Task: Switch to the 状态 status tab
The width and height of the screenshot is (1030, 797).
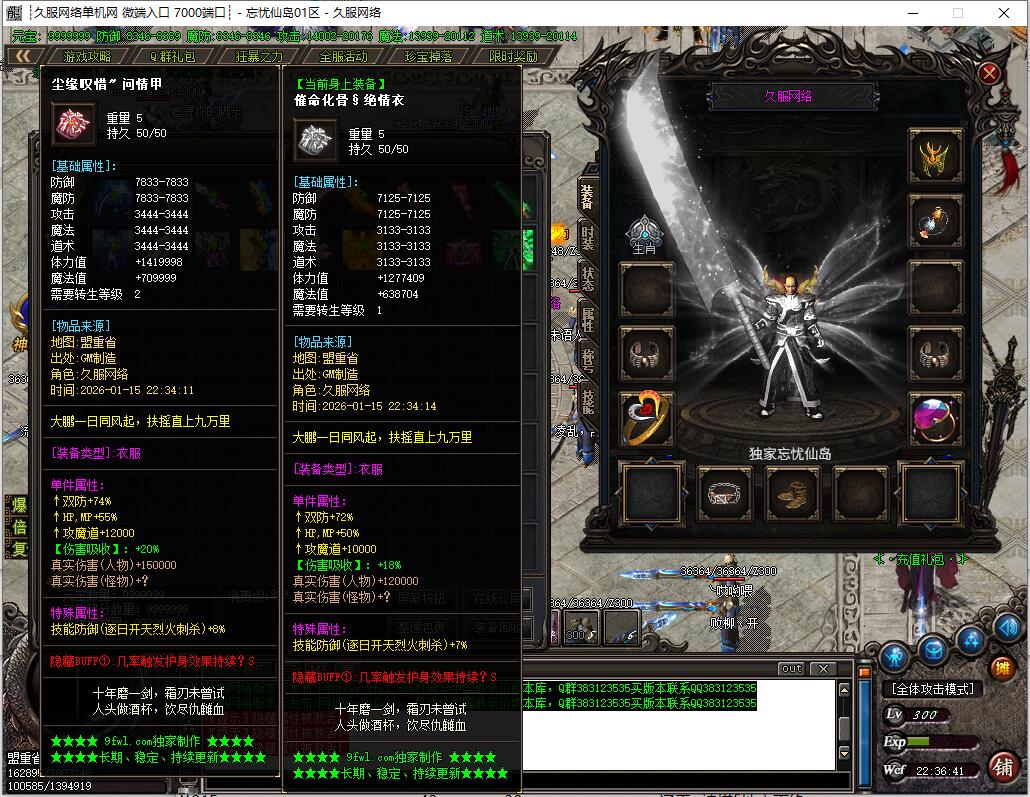Action: [588, 279]
